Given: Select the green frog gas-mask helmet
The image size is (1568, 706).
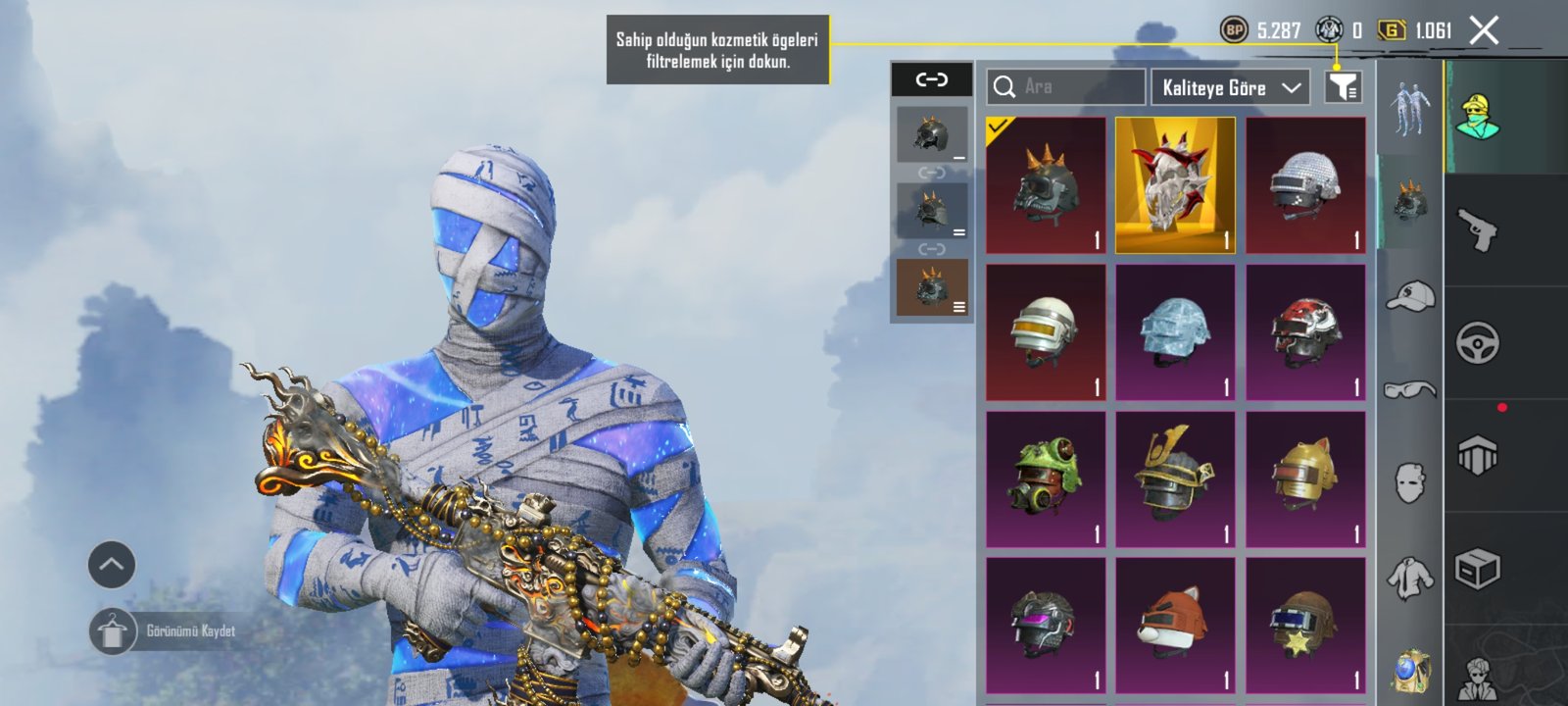Looking at the screenshot, I should pyautogui.click(x=1046, y=479).
